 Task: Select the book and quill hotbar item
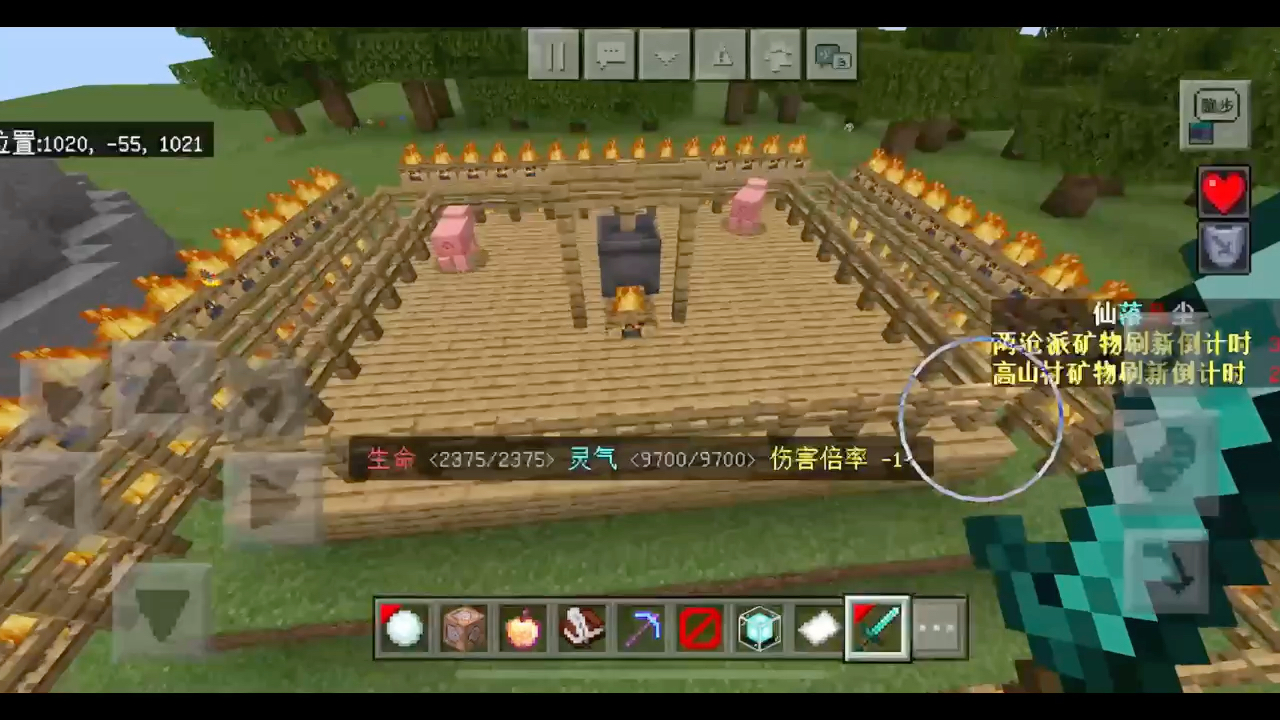[x=580, y=627]
